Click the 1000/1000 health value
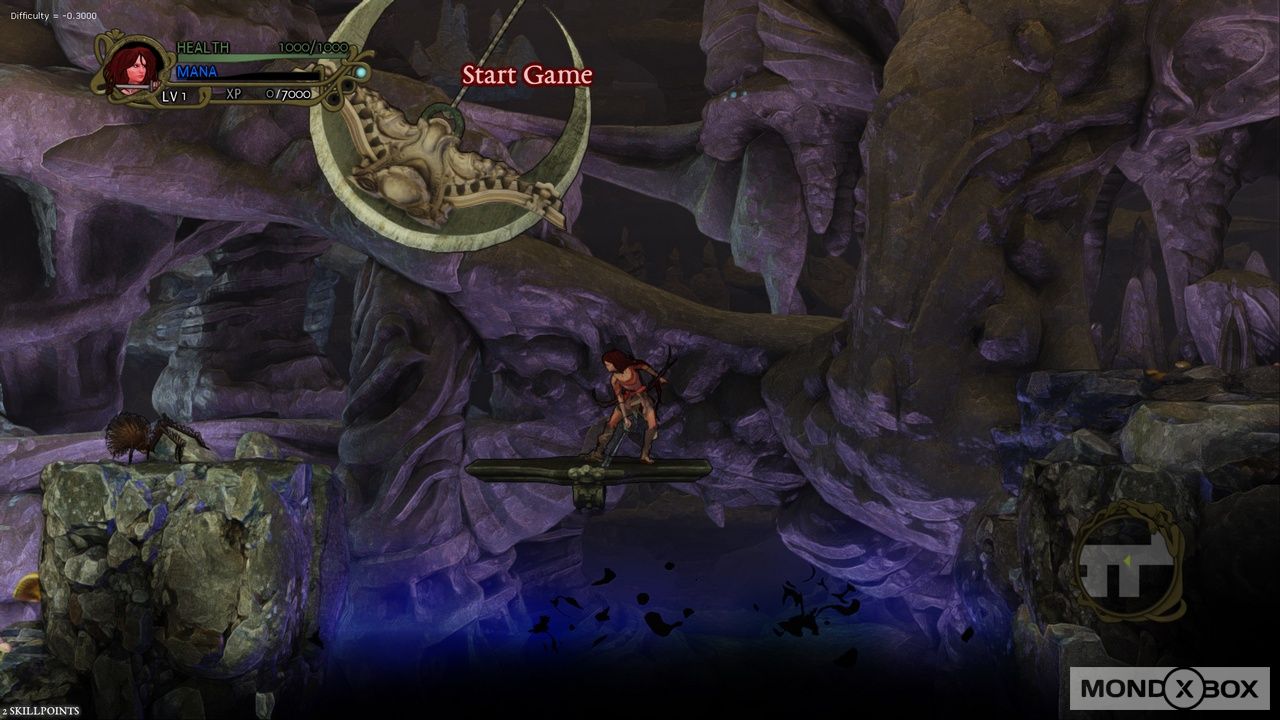Screen dimensions: 1280x720 click(313, 46)
